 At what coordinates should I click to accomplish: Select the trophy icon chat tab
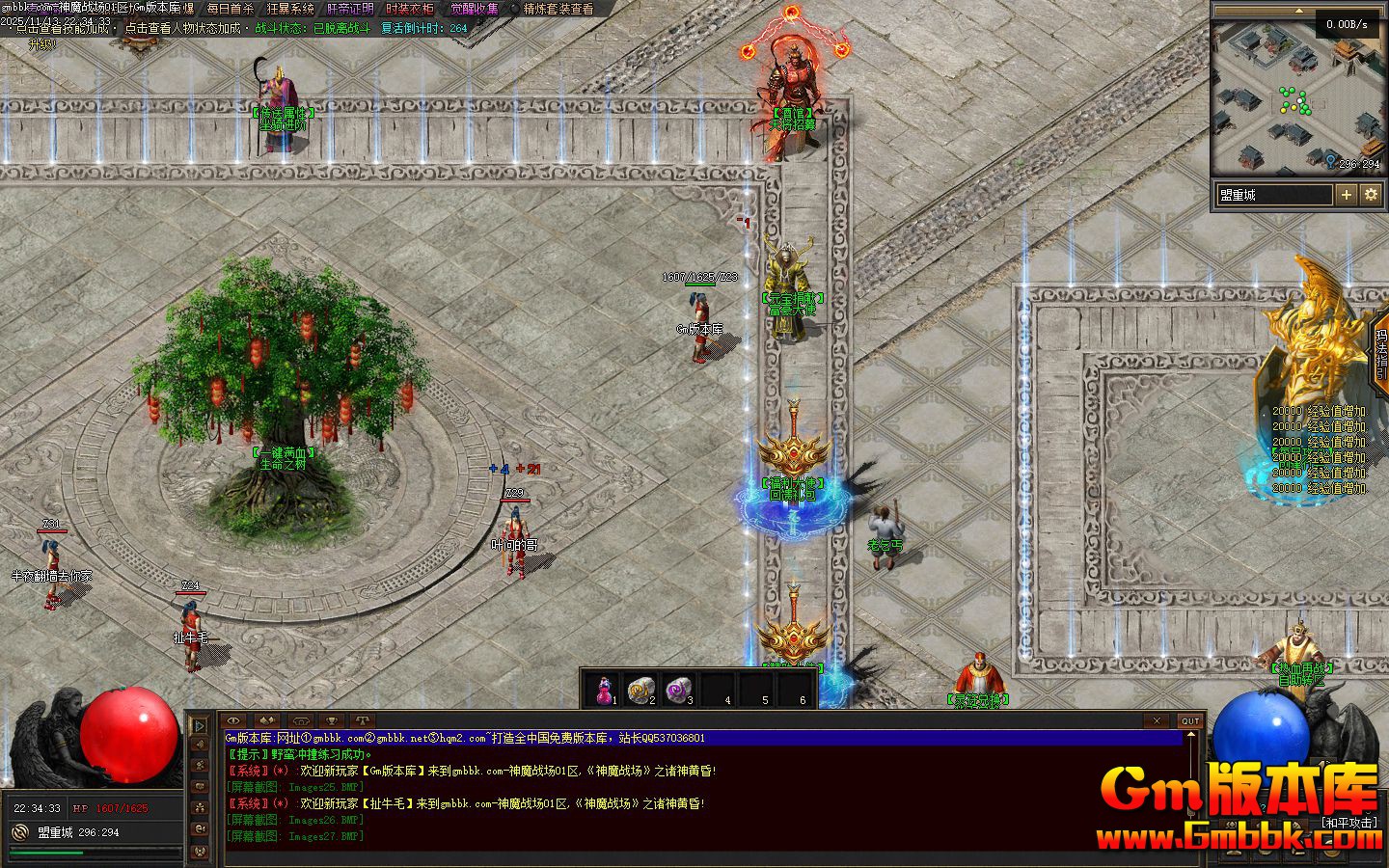331,720
